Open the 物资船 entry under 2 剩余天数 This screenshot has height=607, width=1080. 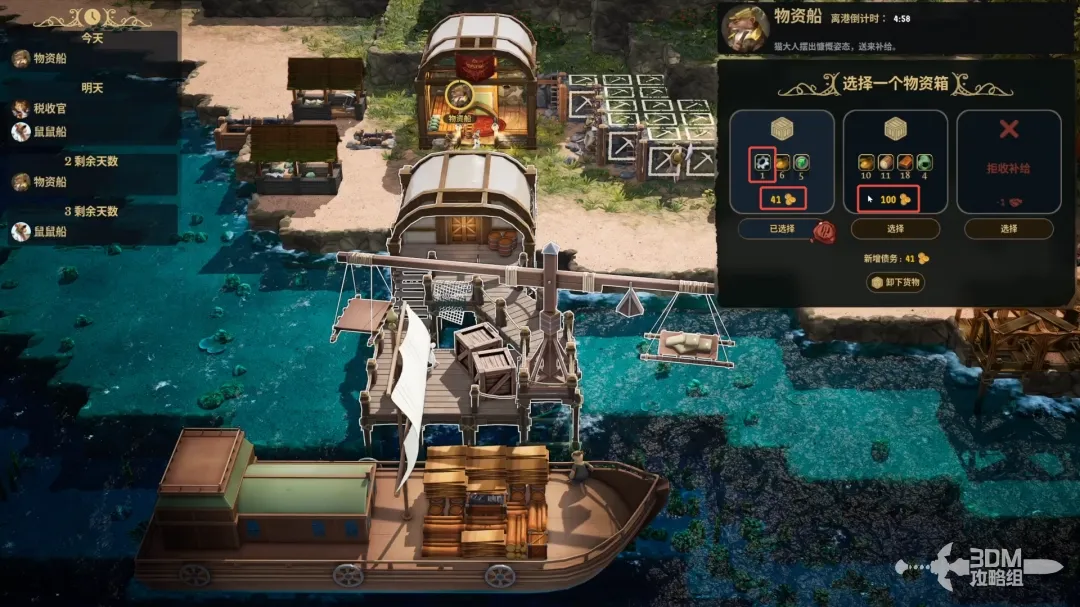click(40, 182)
